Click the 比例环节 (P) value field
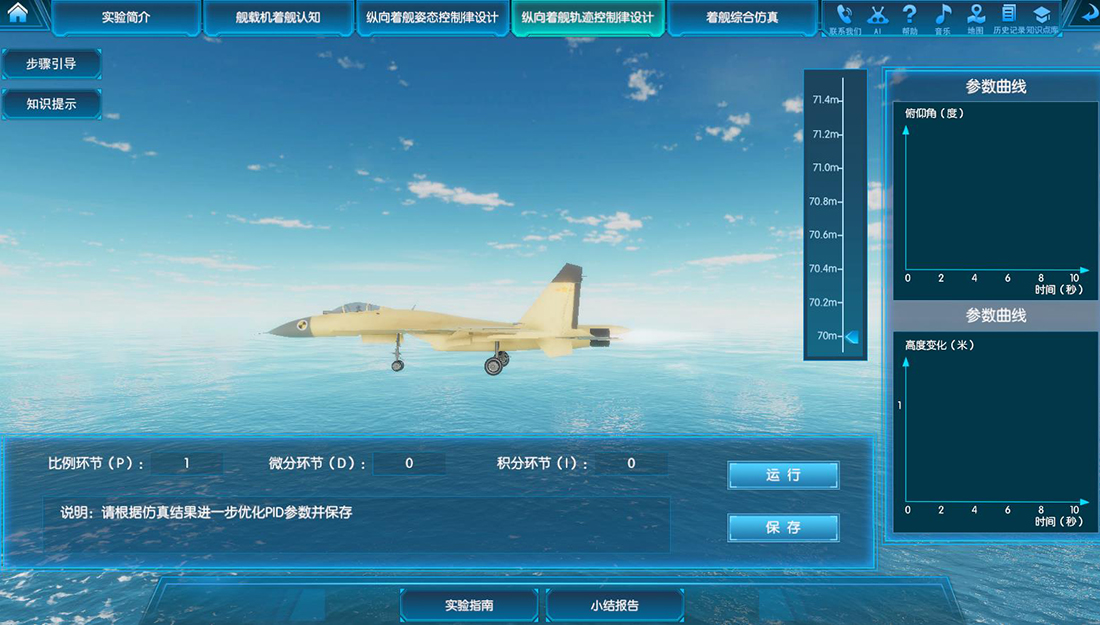Viewport: 1100px width, 625px height. [x=187, y=464]
